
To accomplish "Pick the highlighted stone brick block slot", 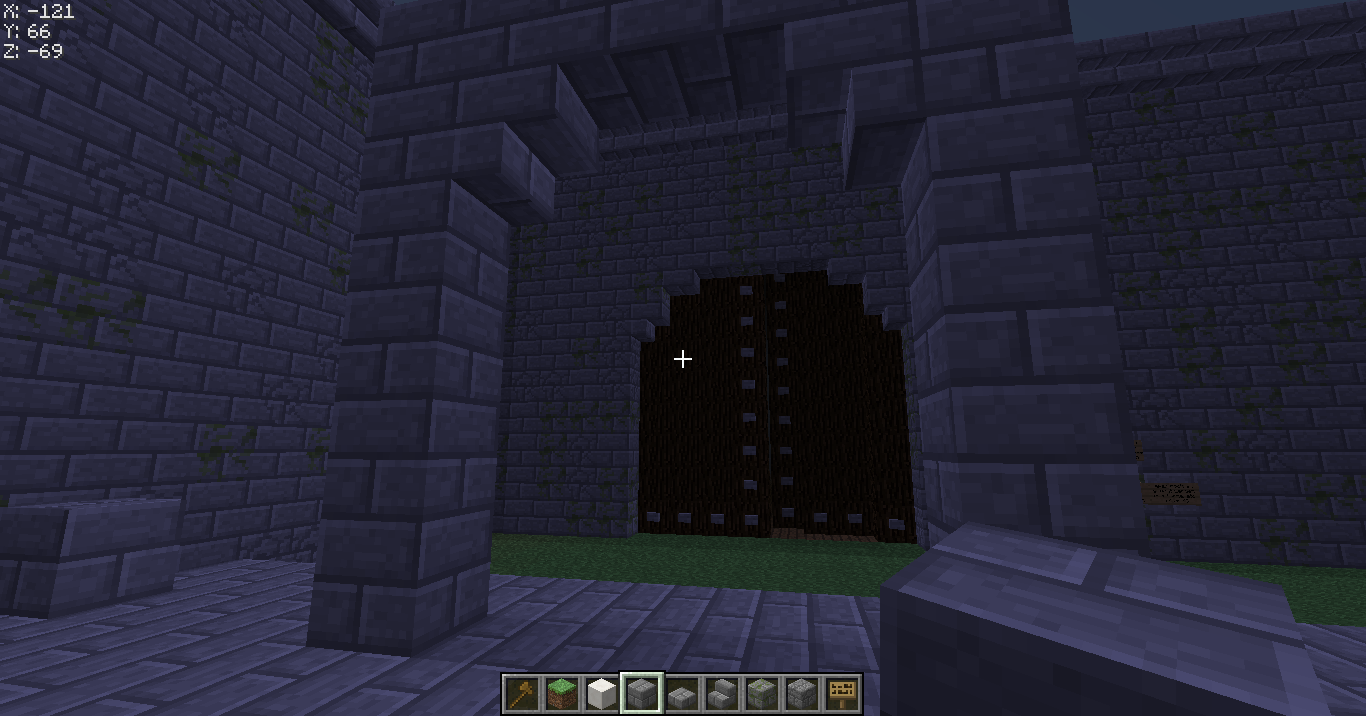I will (x=642, y=693).
